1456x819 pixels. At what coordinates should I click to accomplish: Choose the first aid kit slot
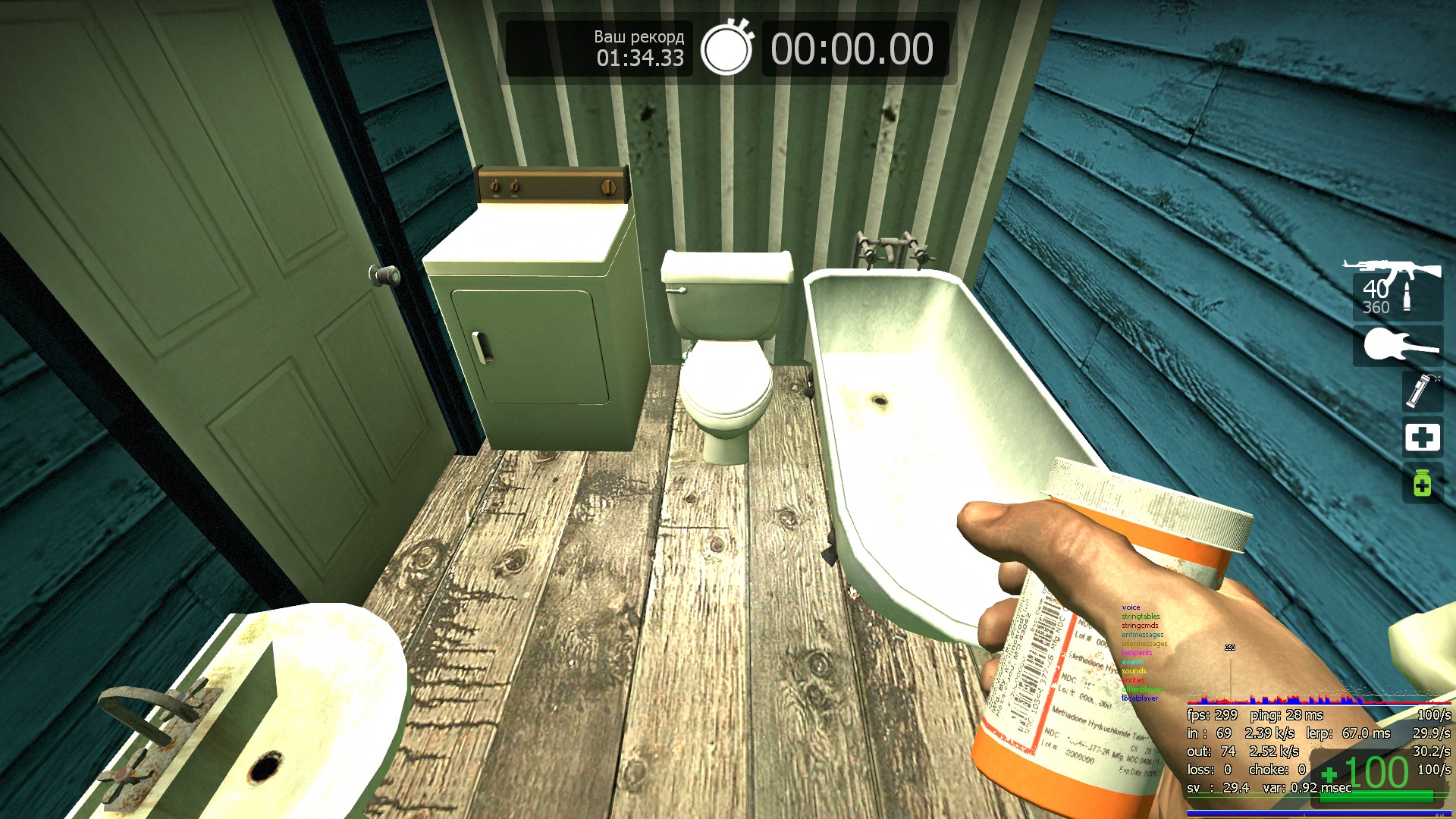[1422, 438]
